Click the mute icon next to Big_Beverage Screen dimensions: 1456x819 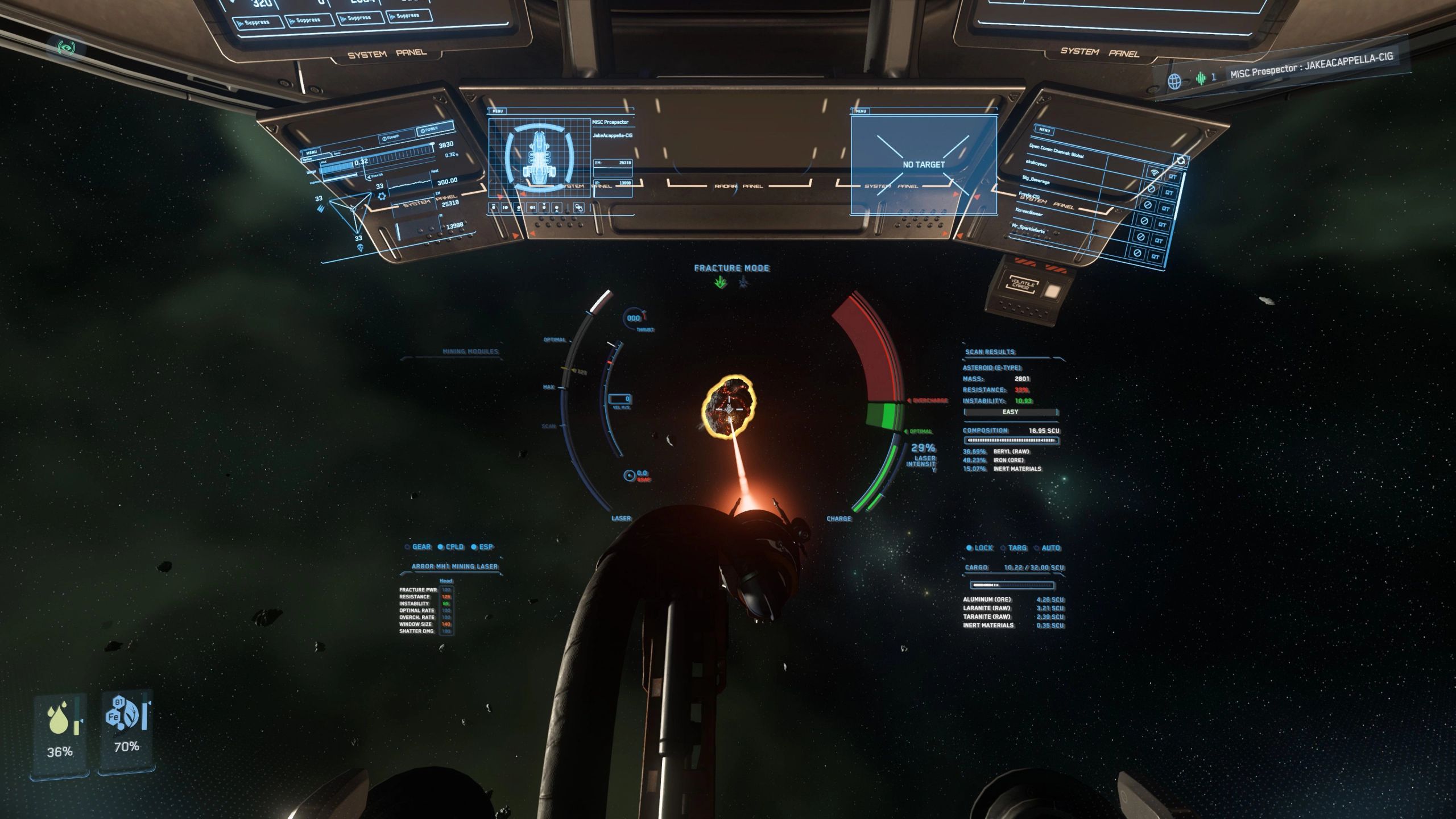click(x=1151, y=189)
